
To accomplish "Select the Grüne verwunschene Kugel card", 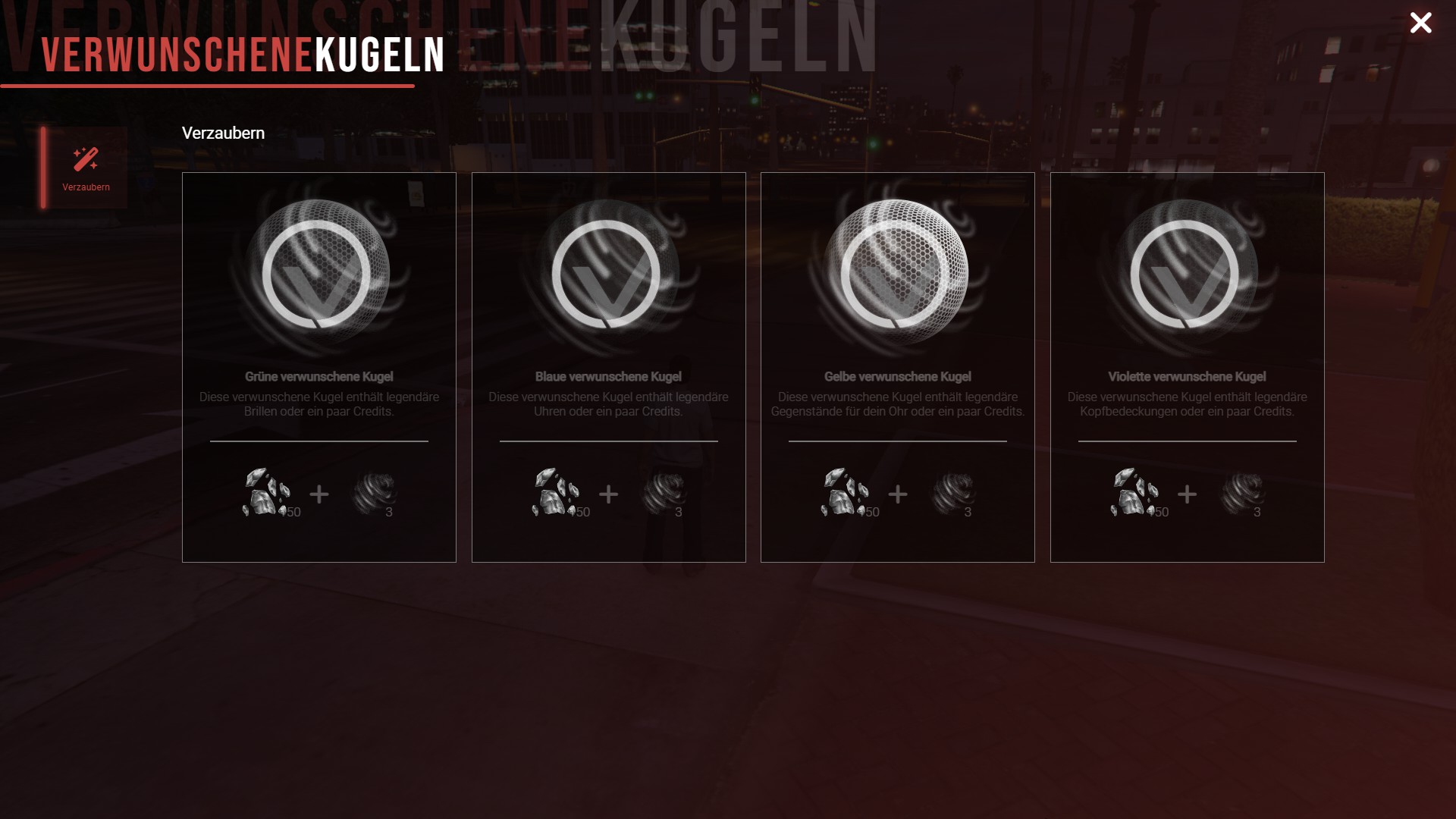I will pyautogui.click(x=318, y=367).
